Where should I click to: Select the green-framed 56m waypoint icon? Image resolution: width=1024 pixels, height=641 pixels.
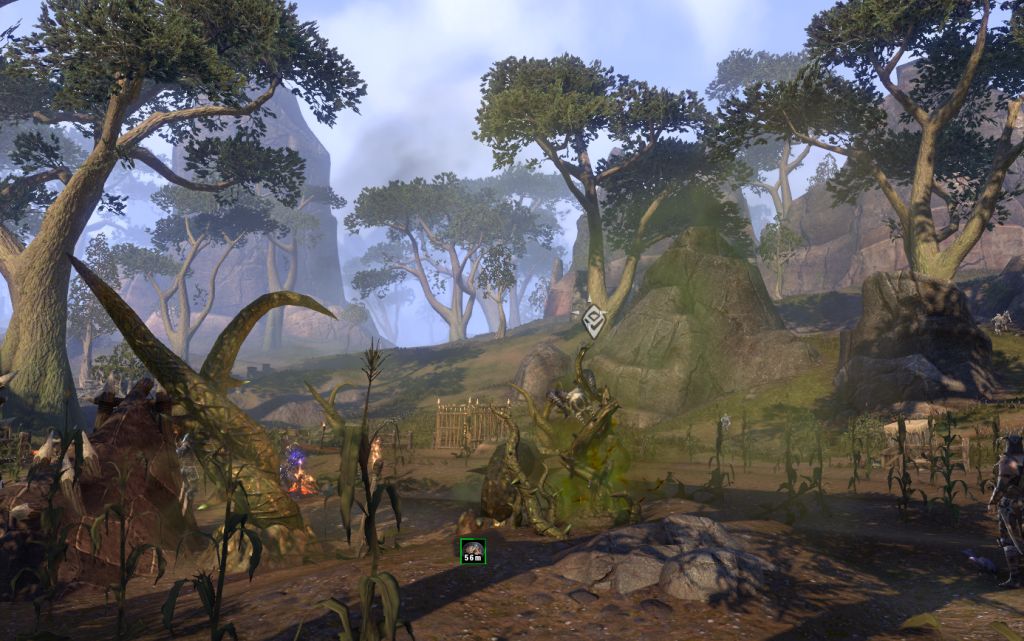[x=473, y=551]
